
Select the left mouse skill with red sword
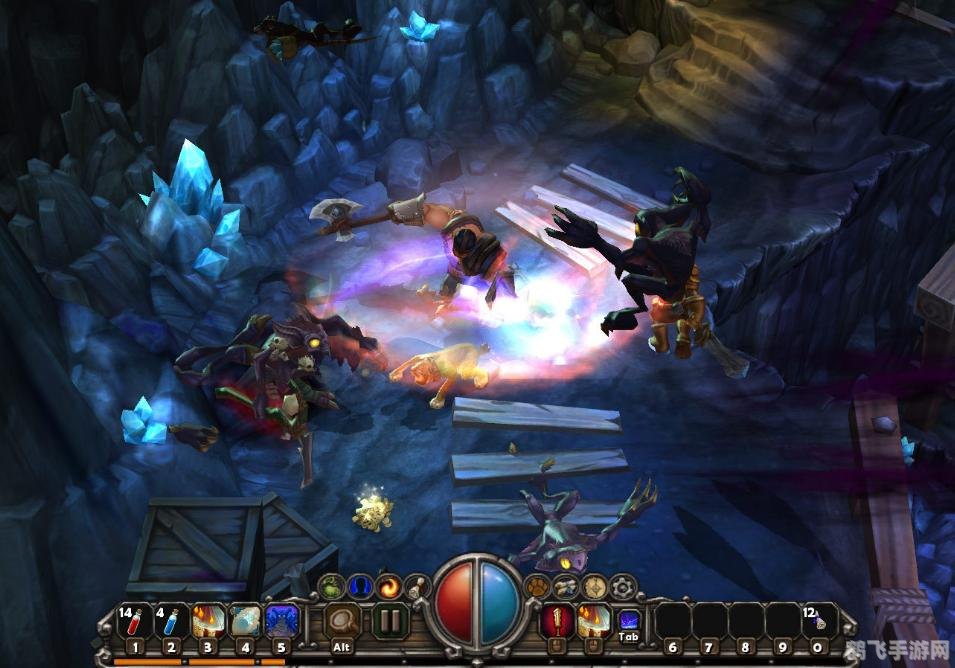pos(556,622)
